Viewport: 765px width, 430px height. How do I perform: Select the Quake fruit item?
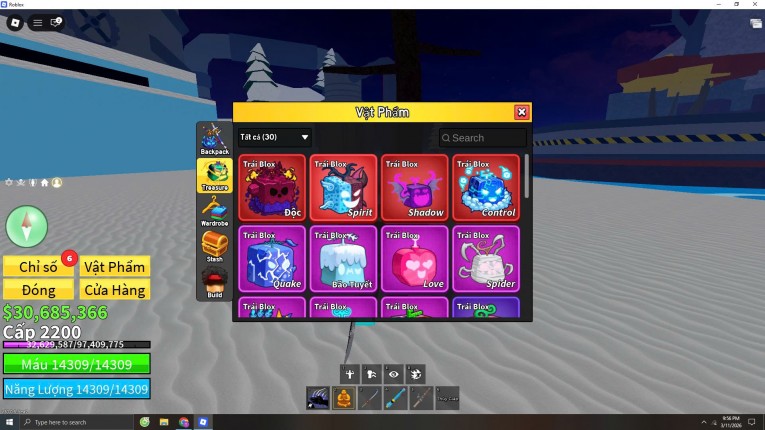pos(272,258)
